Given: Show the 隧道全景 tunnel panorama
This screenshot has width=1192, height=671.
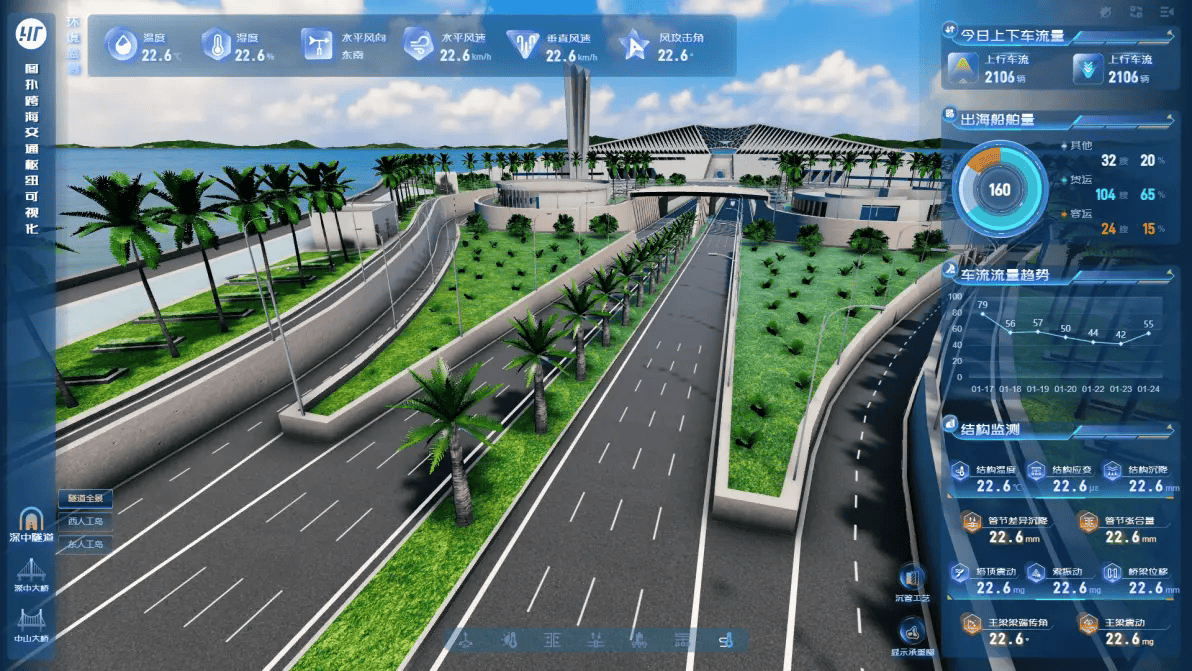Looking at the screenshot, I should [85, 498].
